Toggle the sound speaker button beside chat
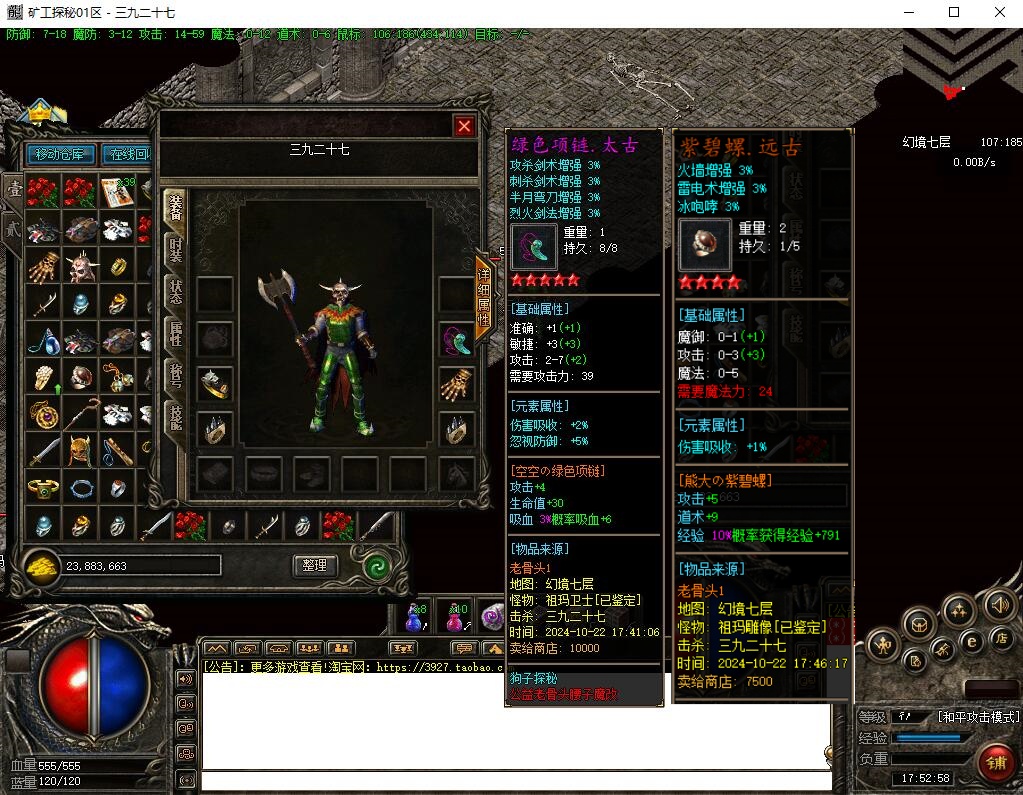 [186, 679]
